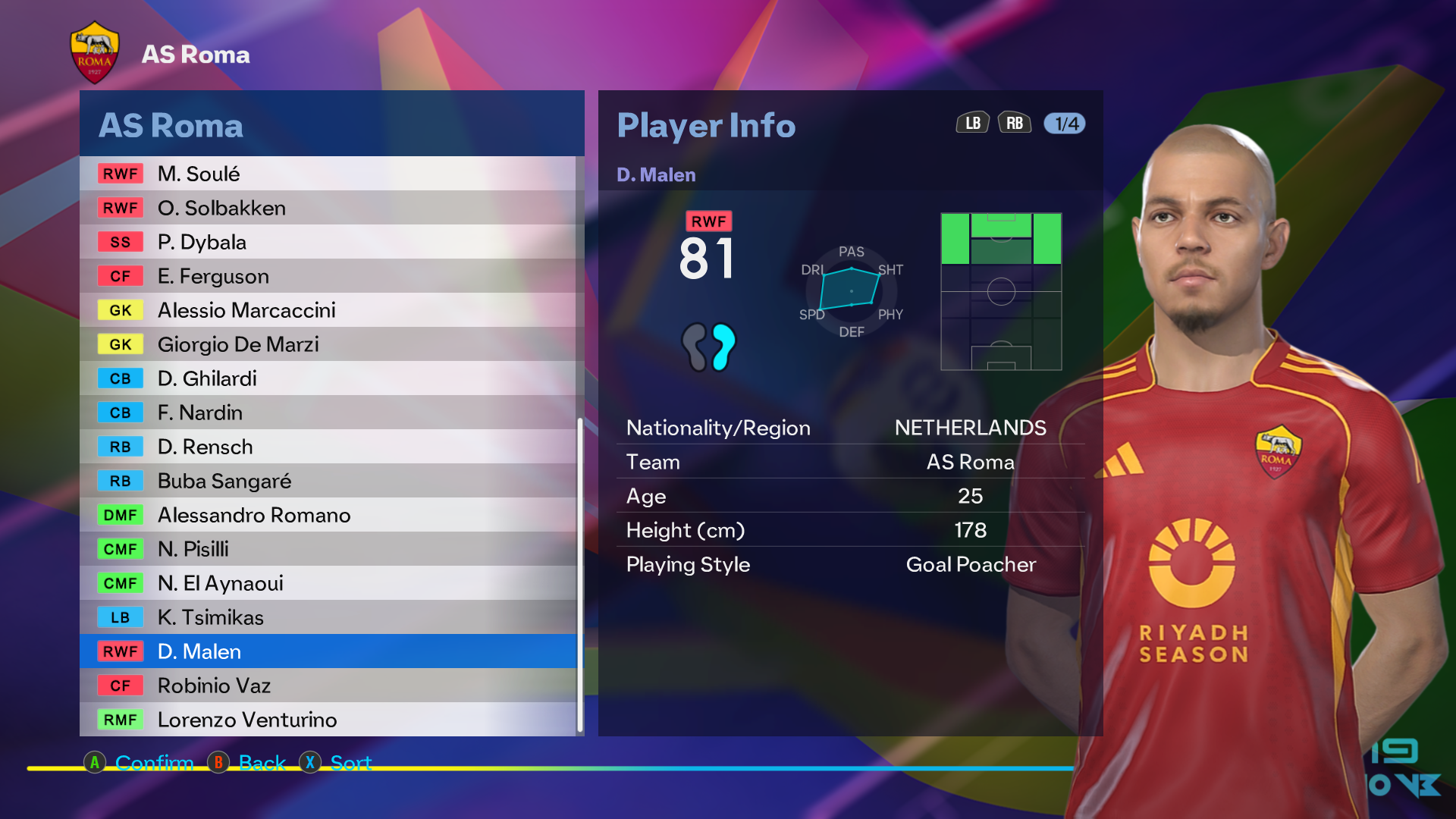Pick P. Dybala's player row

point(328,242)
